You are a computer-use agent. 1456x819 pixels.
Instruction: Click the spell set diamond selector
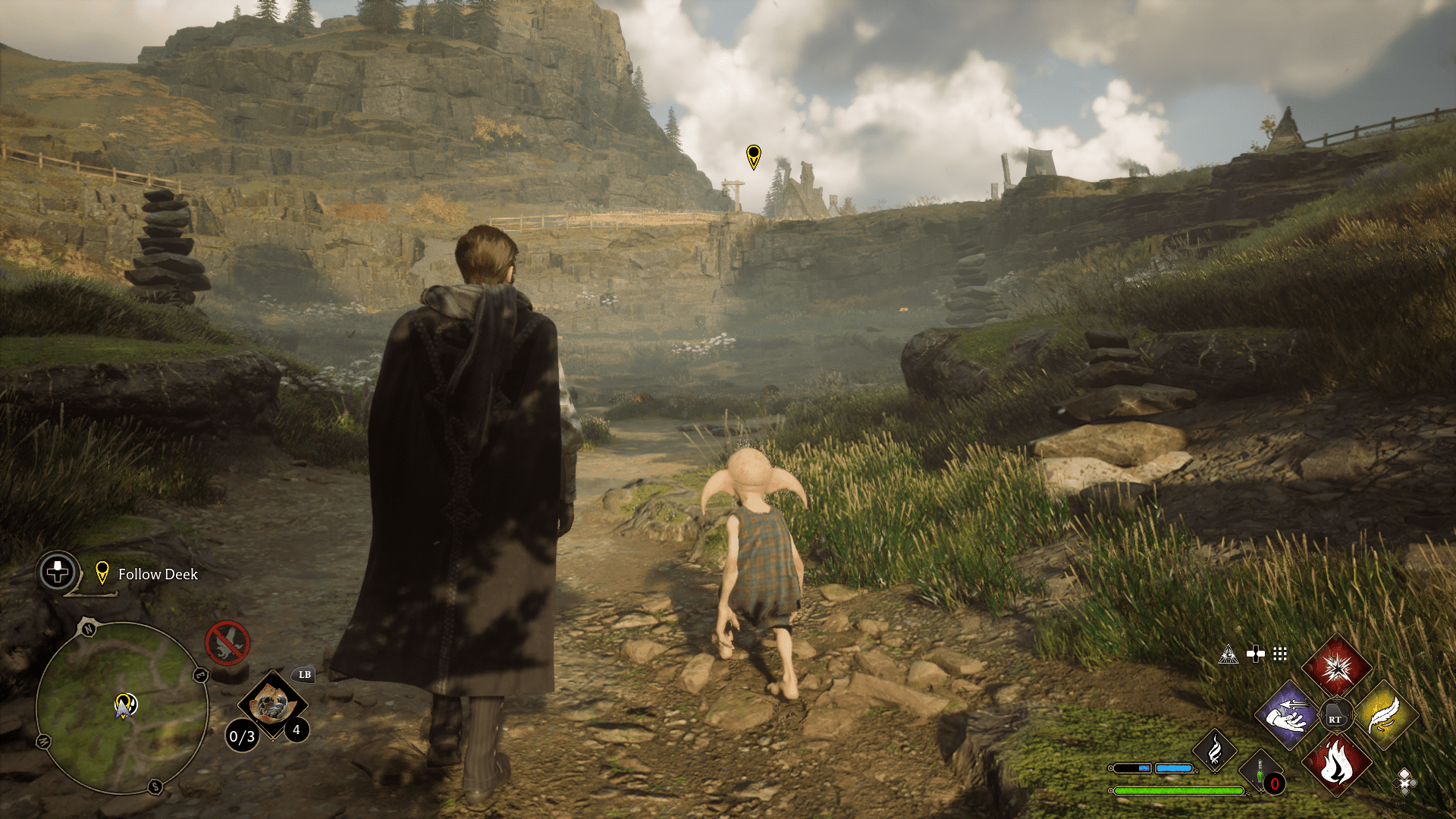click(1404, 781)
